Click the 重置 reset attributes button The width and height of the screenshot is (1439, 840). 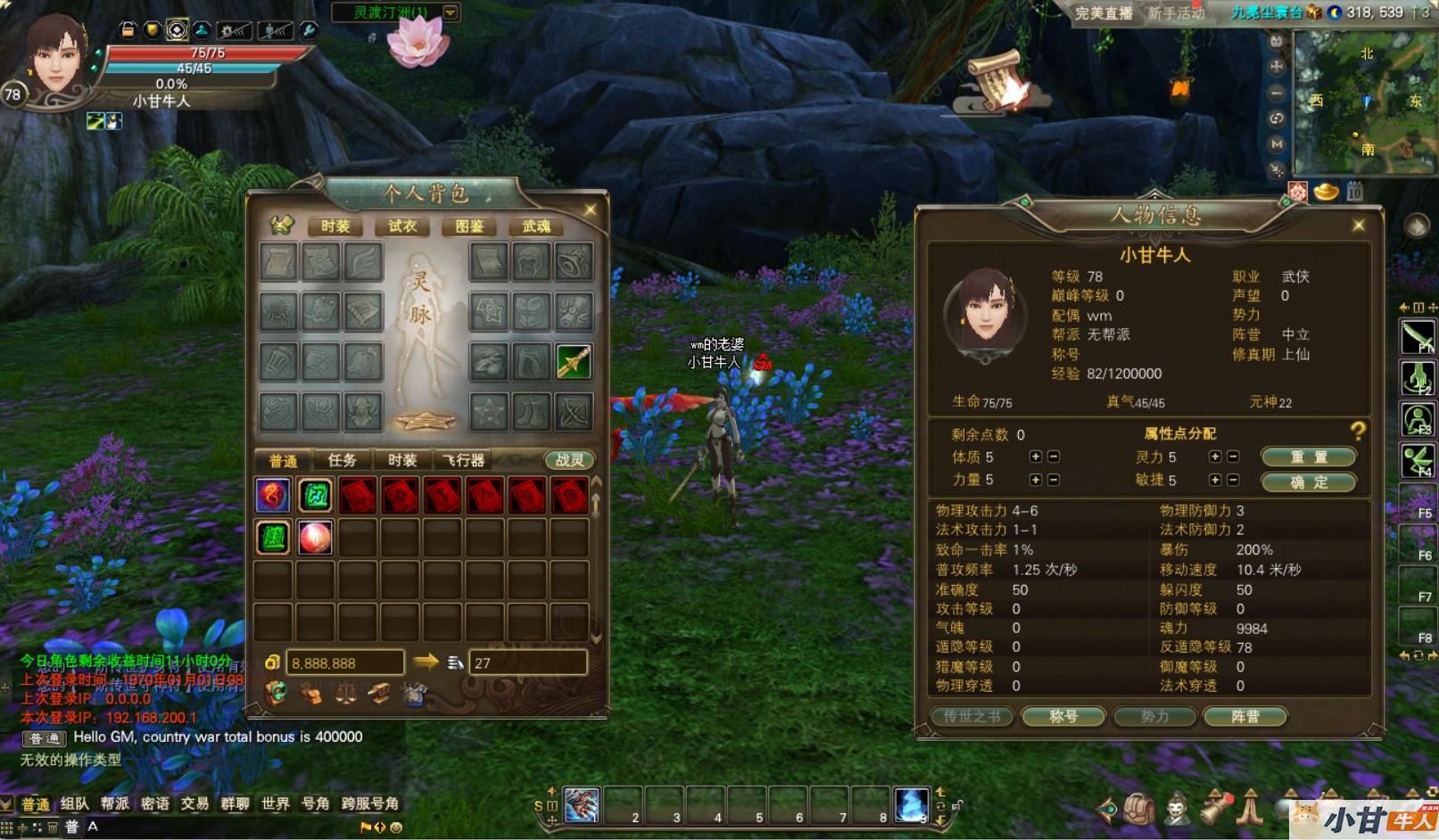(1308, 457)
